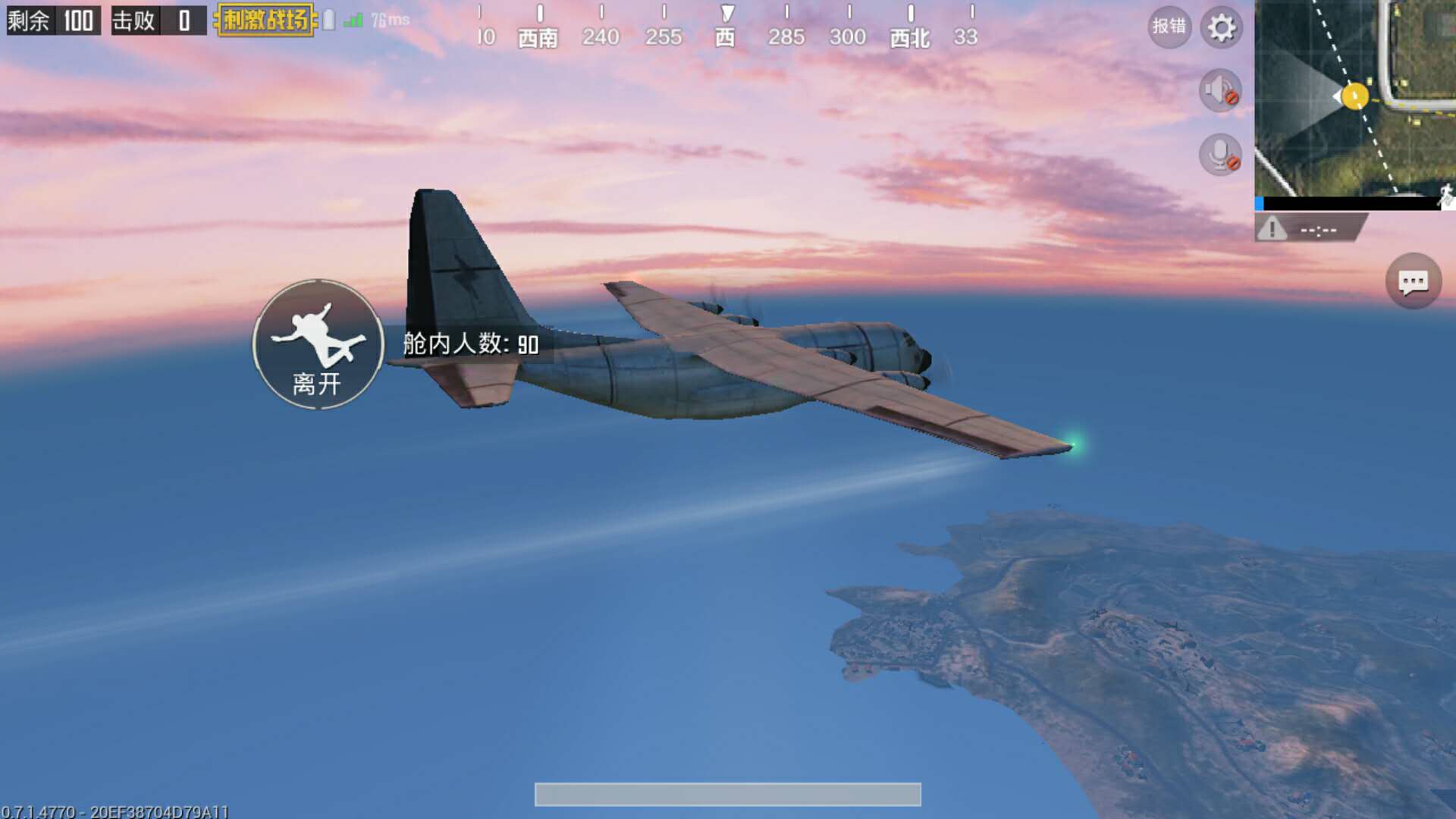
Task: Toggle the speaker voice output icon
Action: point(1220,91)
